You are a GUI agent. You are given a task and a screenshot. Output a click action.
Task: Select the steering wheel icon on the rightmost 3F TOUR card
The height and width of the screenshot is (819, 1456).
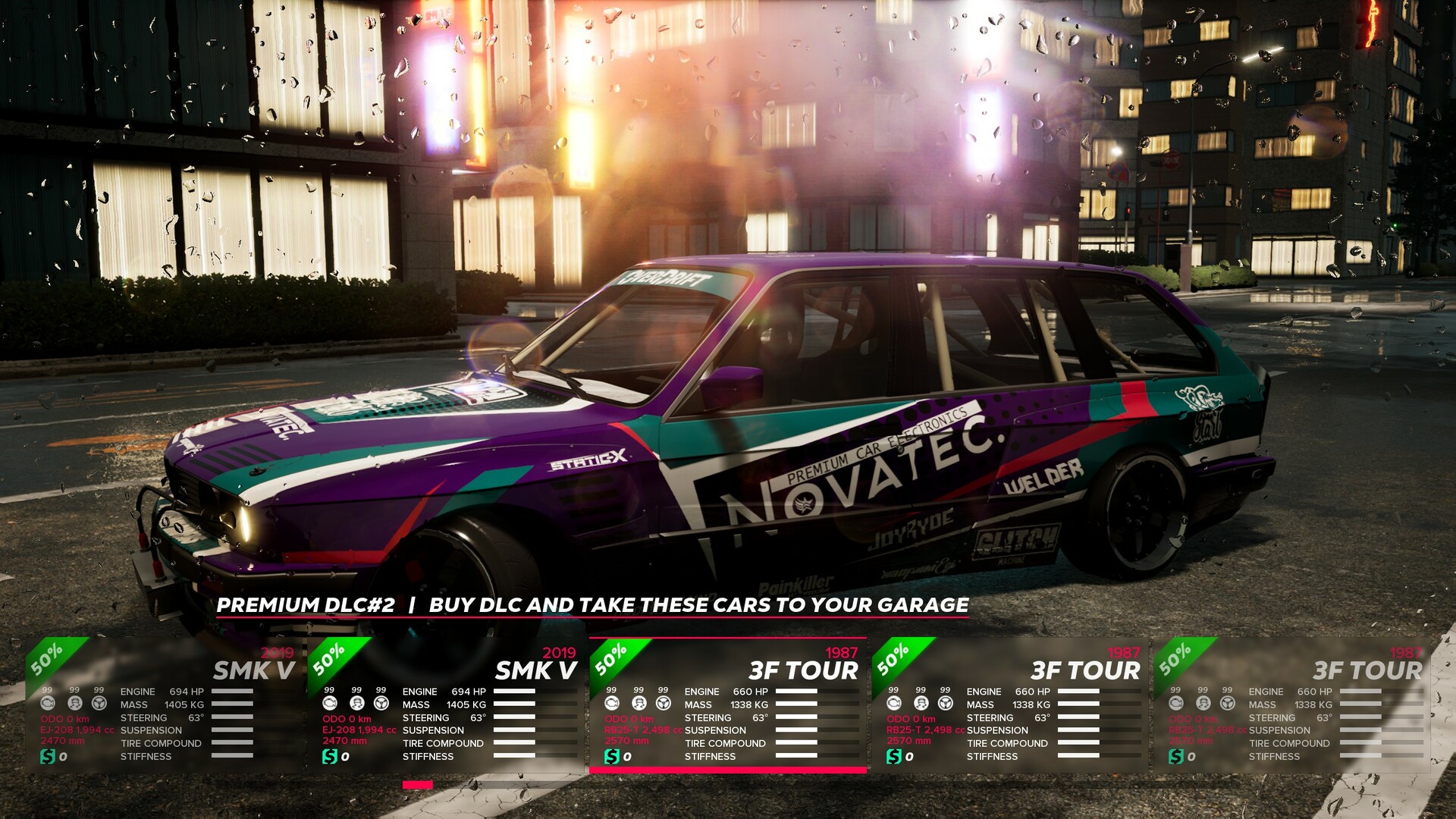pos(1227,704)
